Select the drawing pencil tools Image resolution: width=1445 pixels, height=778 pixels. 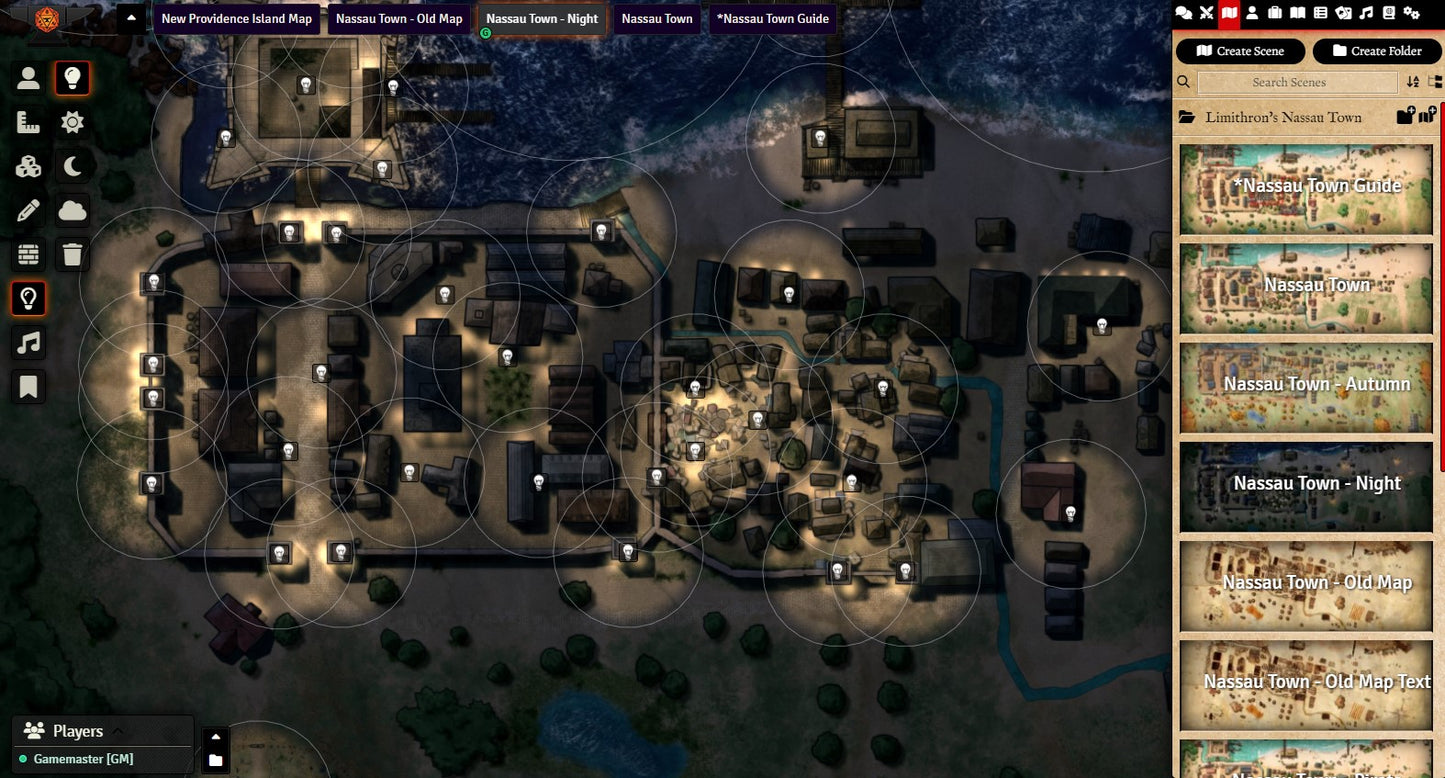pos(28,210)
